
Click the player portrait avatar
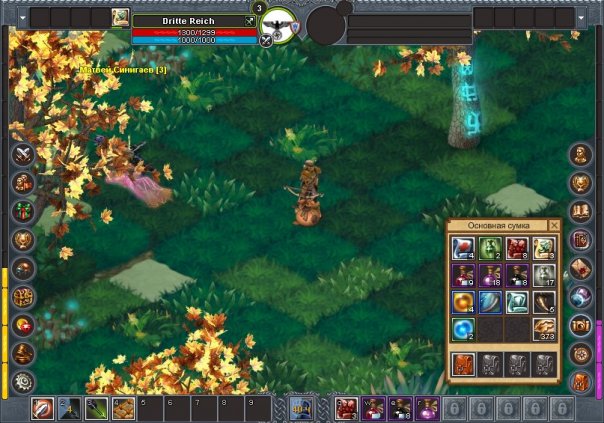120,17
